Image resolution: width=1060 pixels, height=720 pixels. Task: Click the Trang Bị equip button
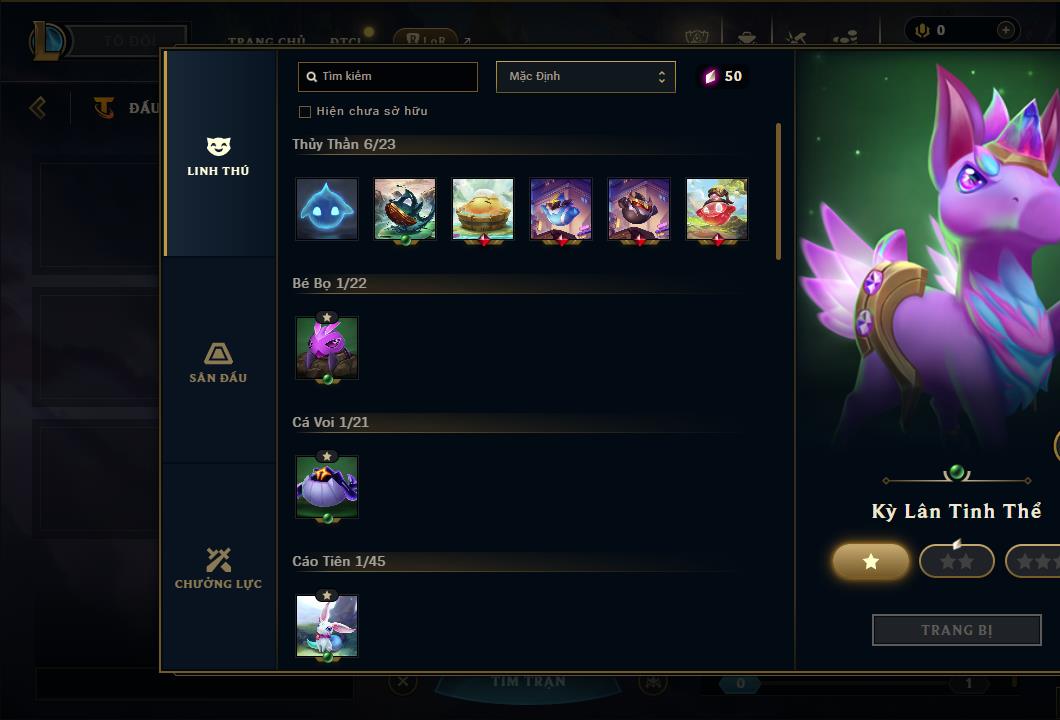pos(956,630)
